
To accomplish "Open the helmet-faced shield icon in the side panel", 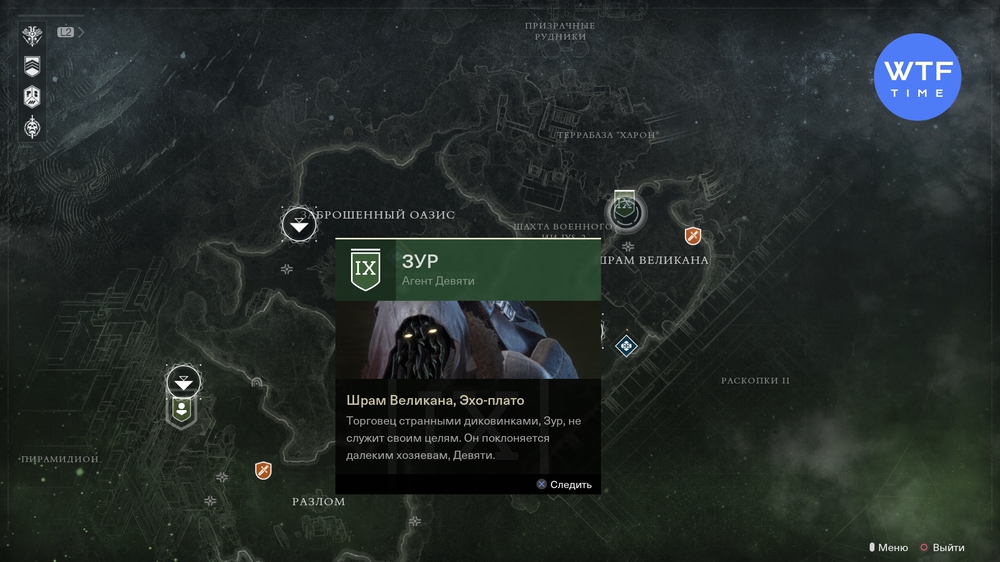I will click(x=33, y=97).
